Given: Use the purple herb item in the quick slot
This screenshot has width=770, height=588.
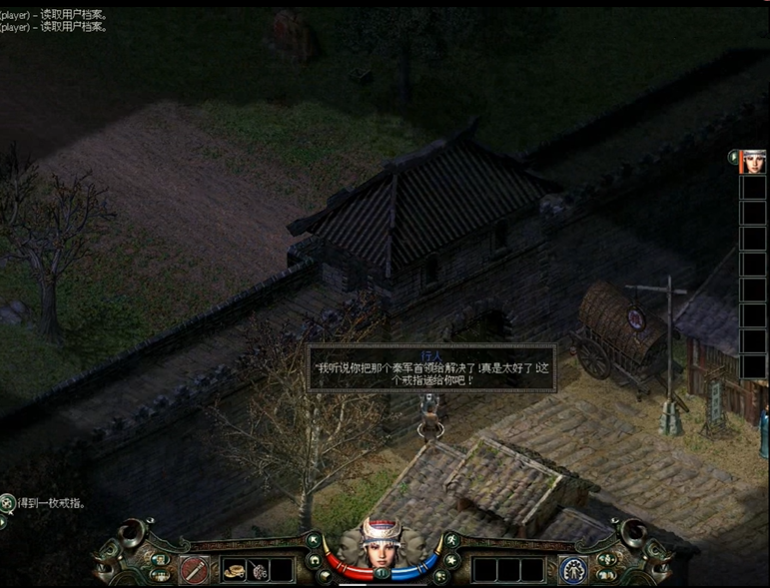Looking at the screenshot, I should pos(257,570).
